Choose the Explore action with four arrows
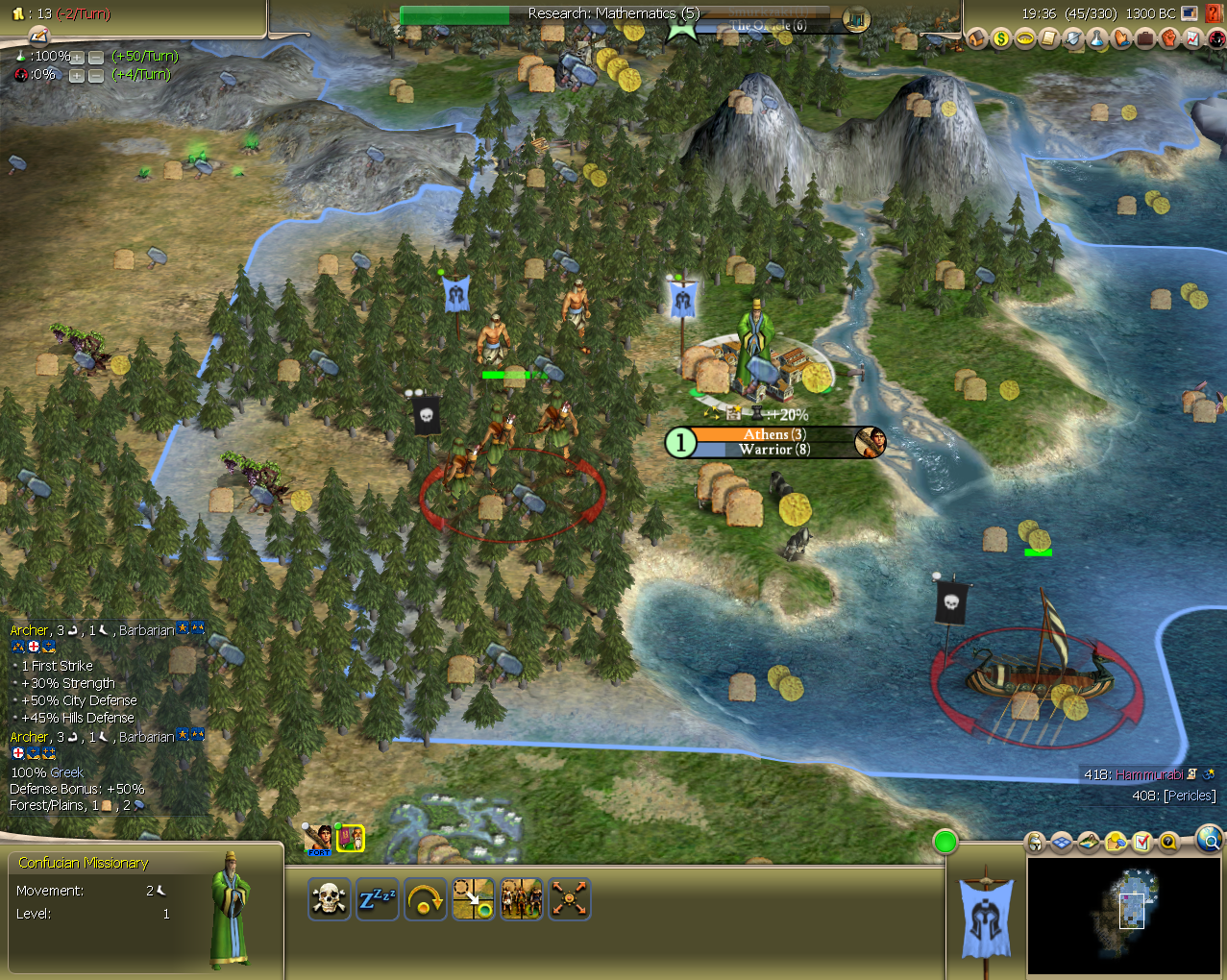Image resolution: width=1227 pixels, height=980 pixels. tap(569, 899)
